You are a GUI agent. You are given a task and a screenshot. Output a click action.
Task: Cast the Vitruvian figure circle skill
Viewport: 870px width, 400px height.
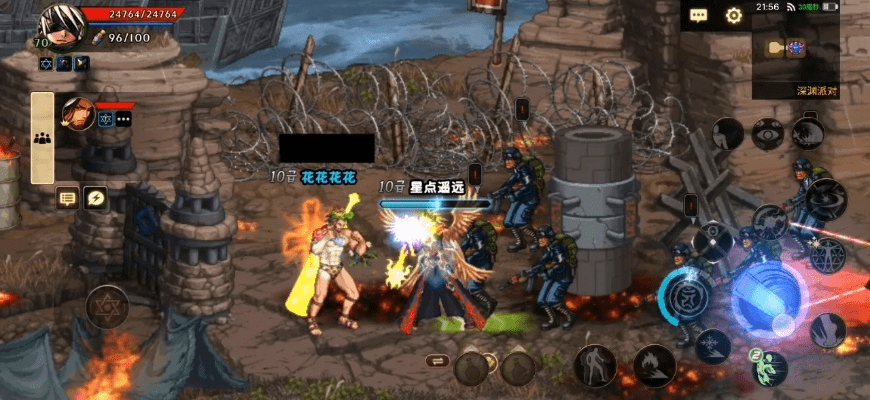(827, 254)
